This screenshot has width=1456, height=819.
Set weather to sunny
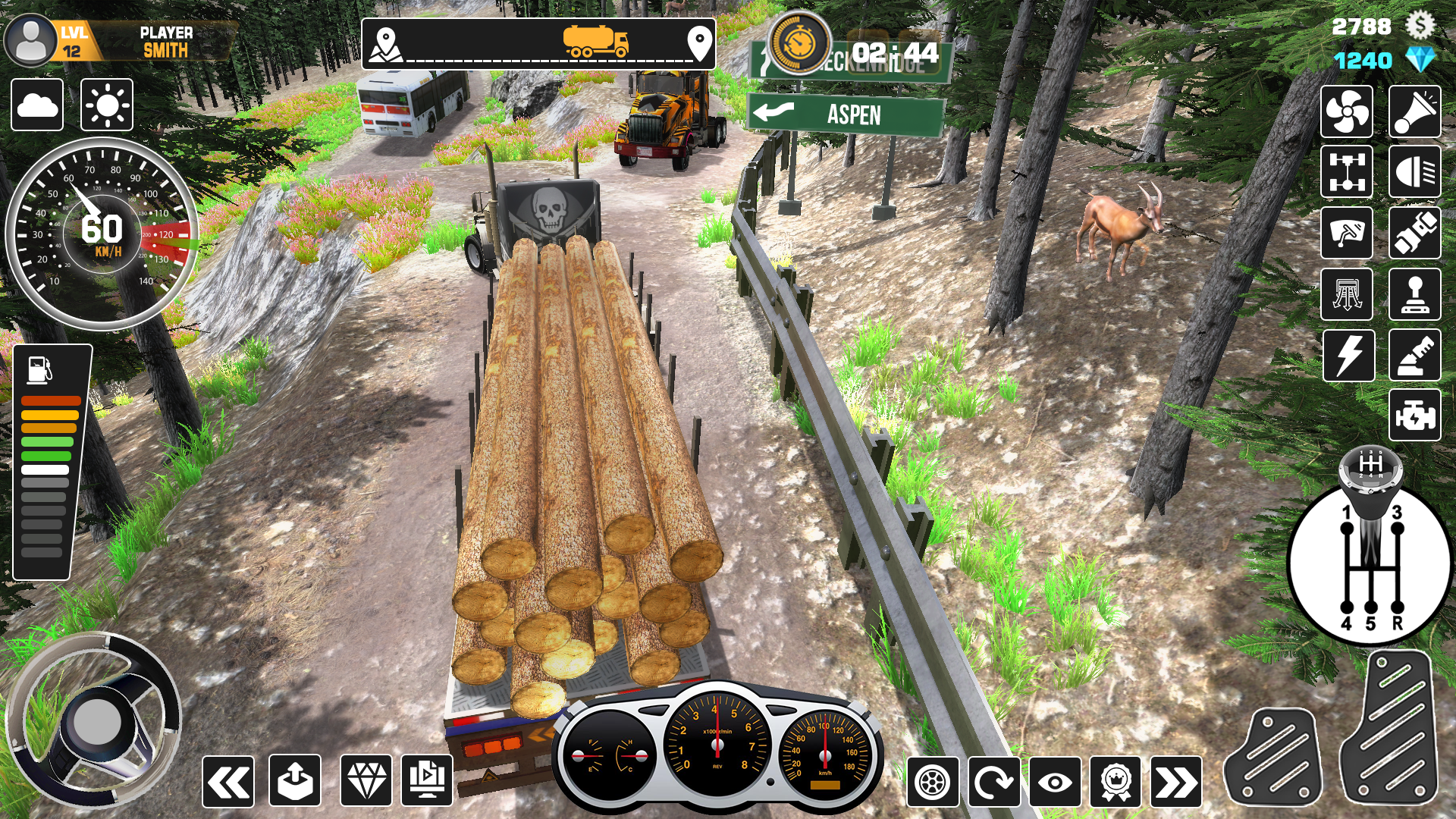[107, 105]
